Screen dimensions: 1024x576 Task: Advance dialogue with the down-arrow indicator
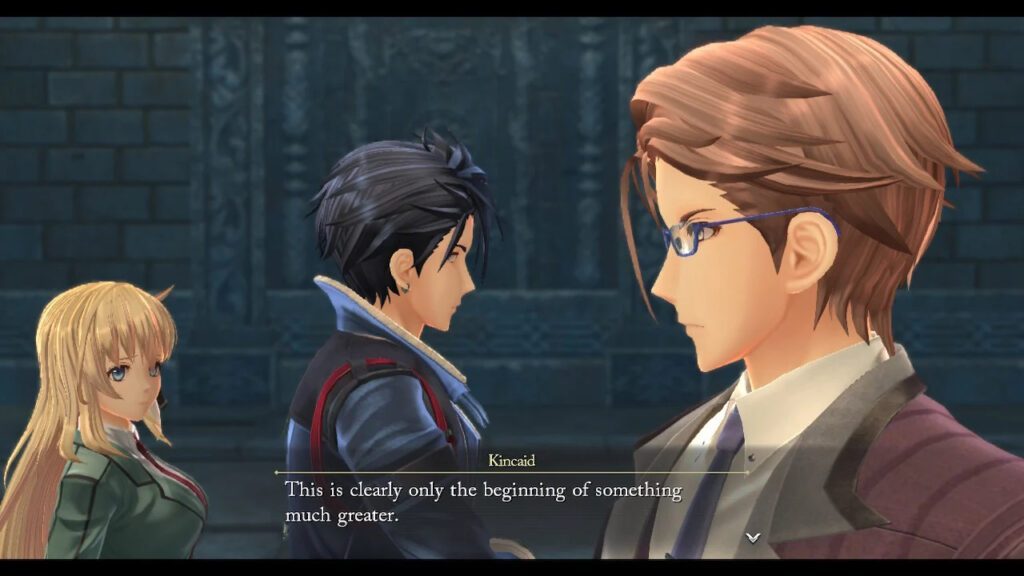pos(753,537)
